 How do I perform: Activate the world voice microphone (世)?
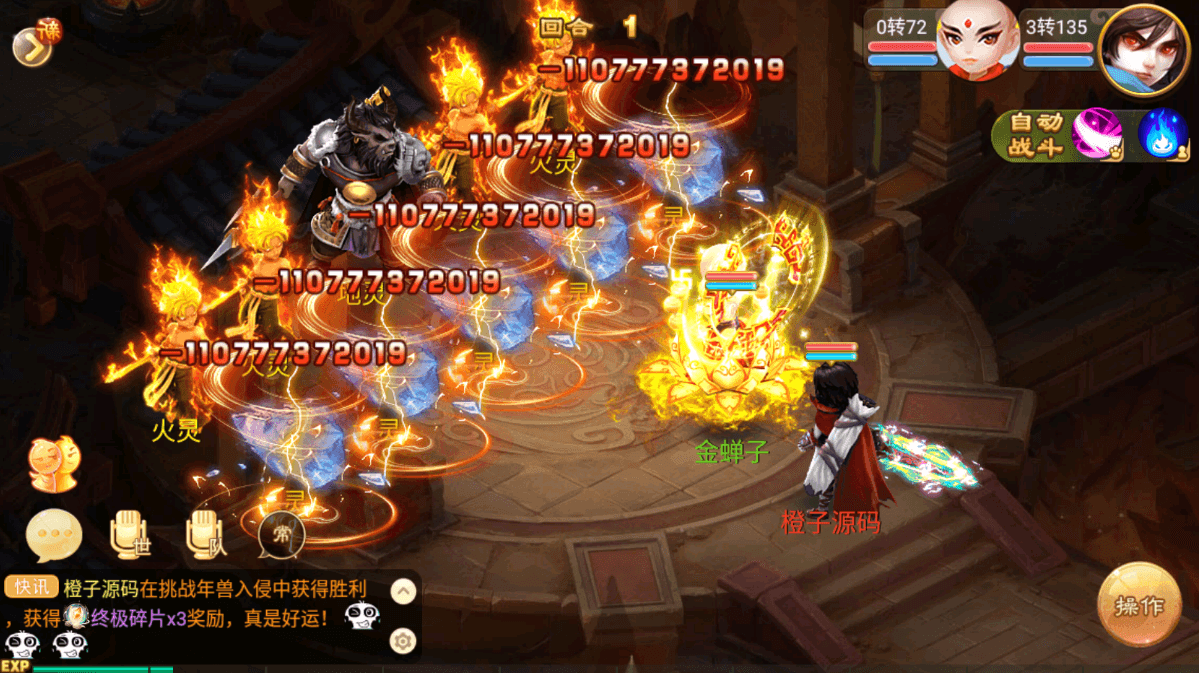[x=130, y=535]
